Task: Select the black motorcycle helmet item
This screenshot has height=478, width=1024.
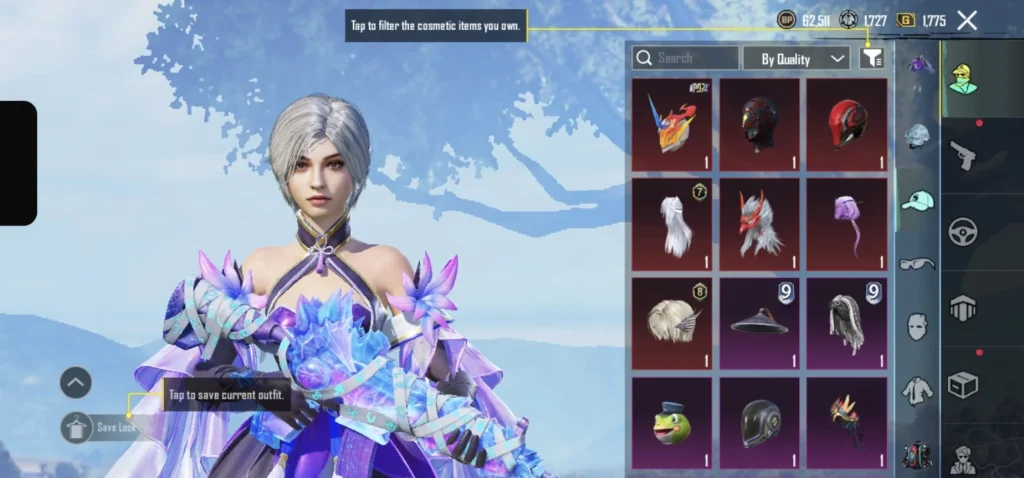Action: [759, 422]
